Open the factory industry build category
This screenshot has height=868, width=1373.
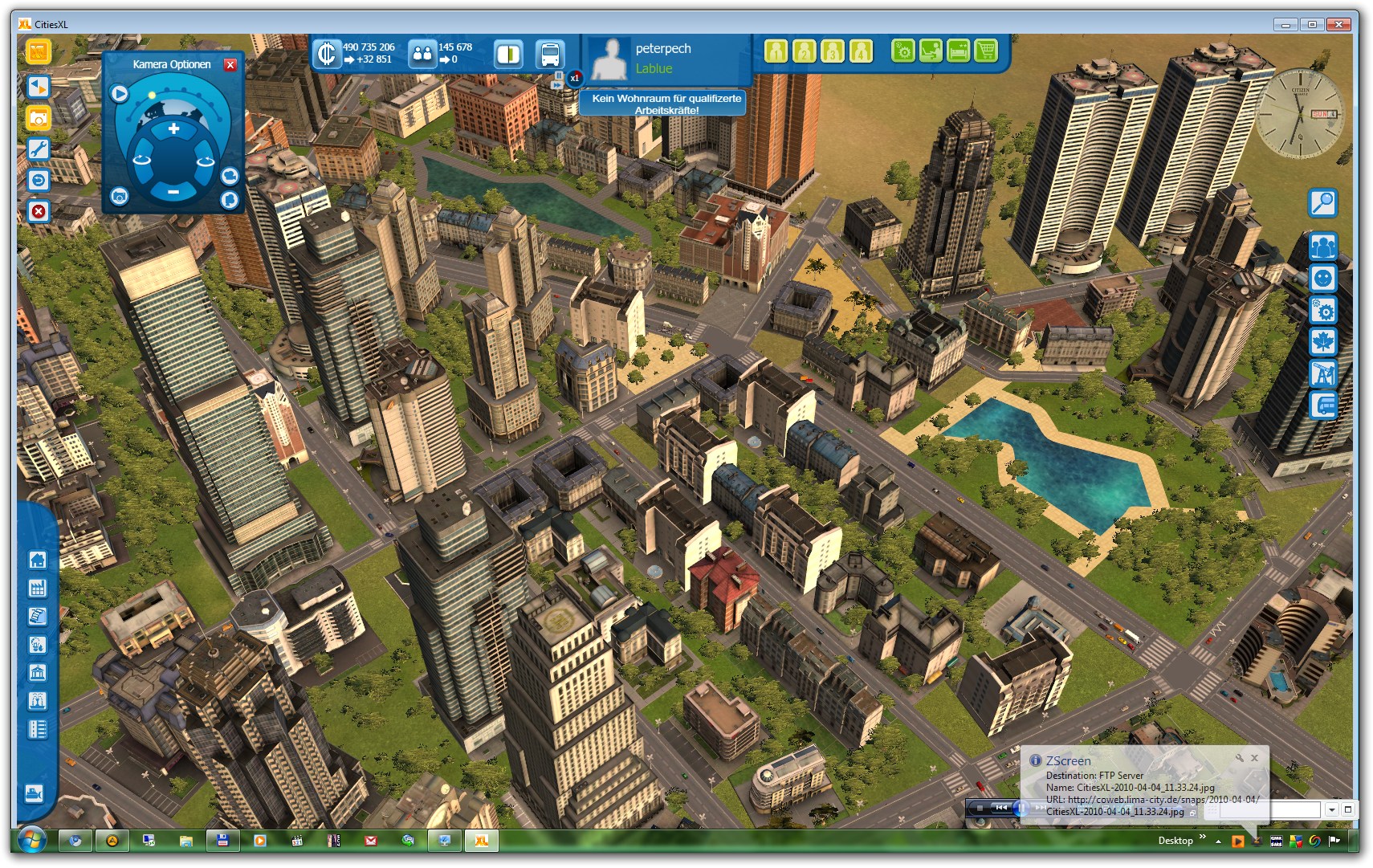click(37, 588)
